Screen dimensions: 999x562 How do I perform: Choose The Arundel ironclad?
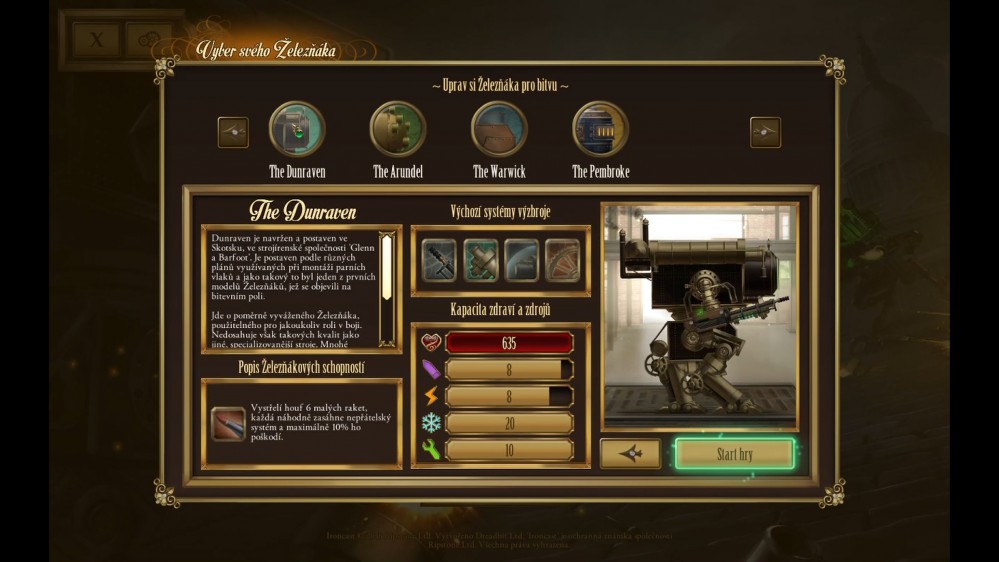[398, 130]
